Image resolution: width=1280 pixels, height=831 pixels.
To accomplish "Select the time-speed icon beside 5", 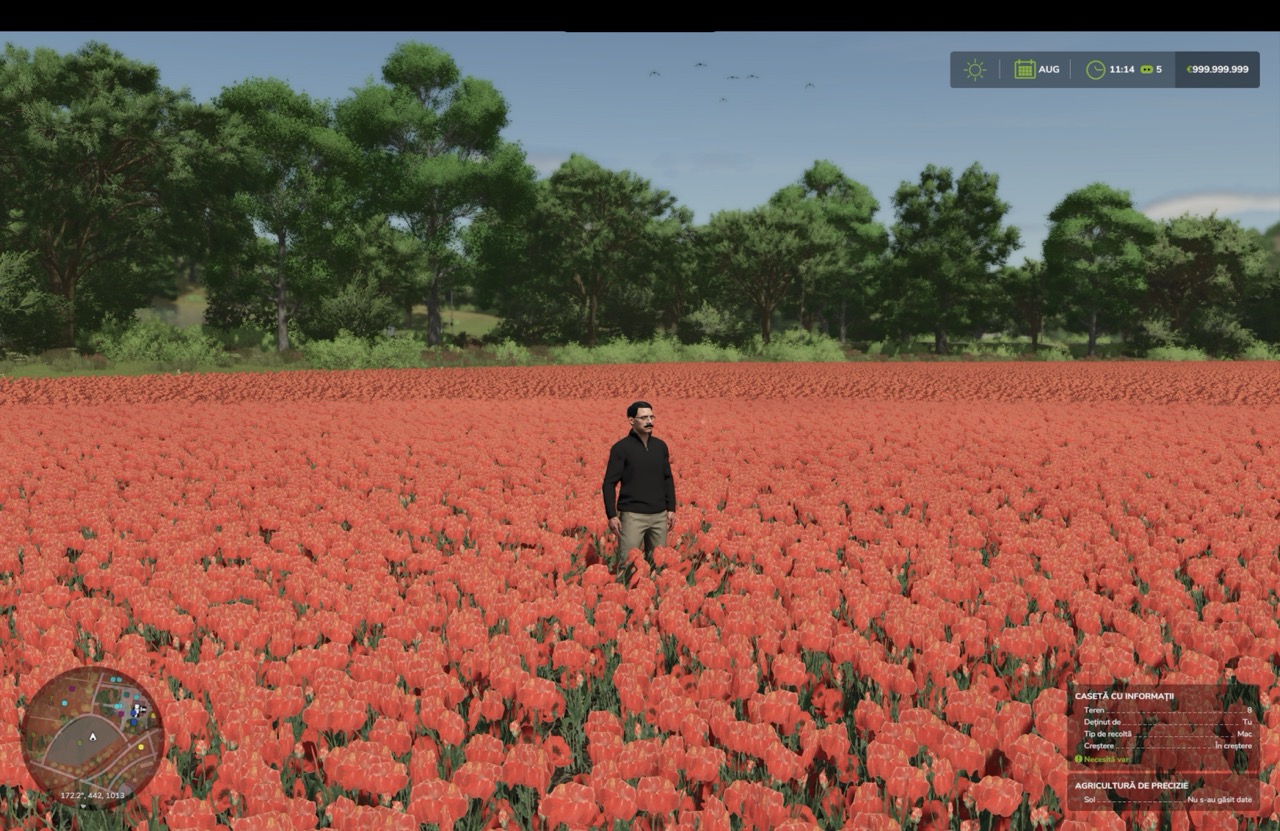I will pos(1146,70).
